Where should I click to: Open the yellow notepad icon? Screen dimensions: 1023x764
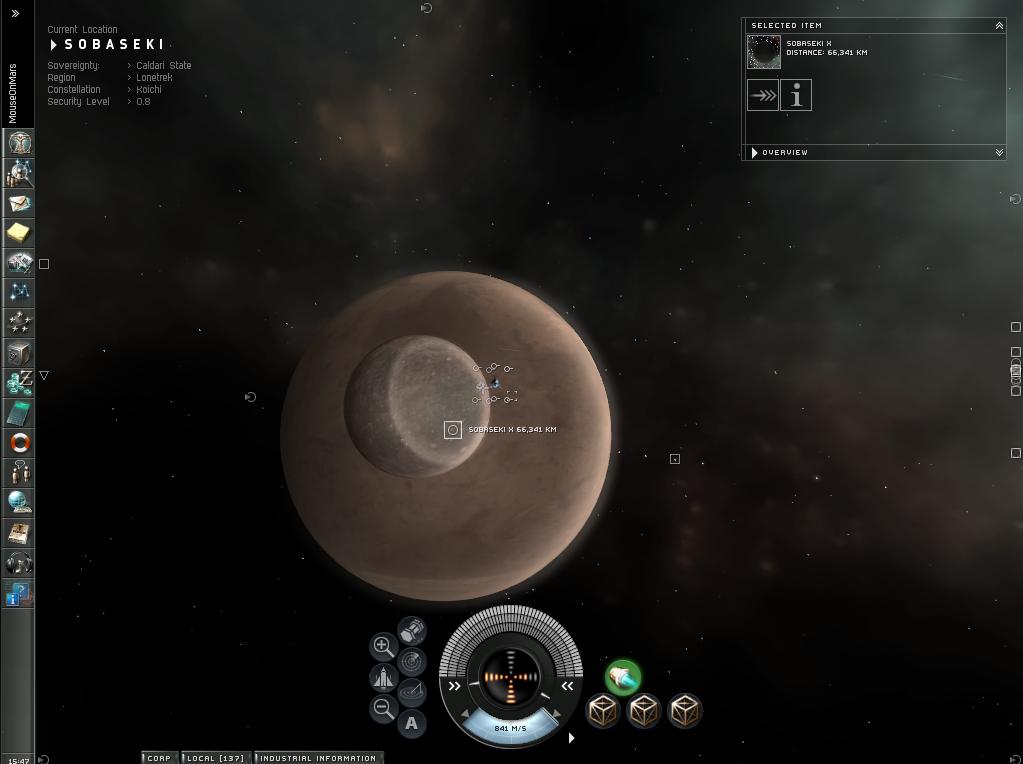pos(19,233)
